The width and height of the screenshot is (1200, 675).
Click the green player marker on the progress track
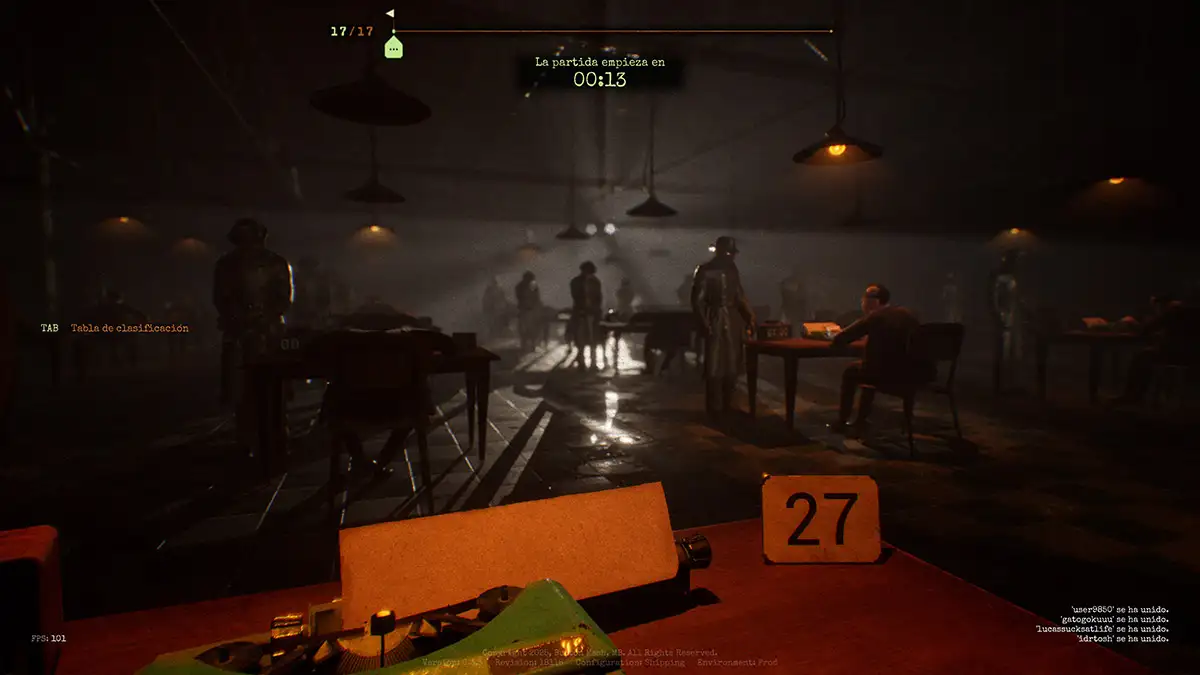393,46
